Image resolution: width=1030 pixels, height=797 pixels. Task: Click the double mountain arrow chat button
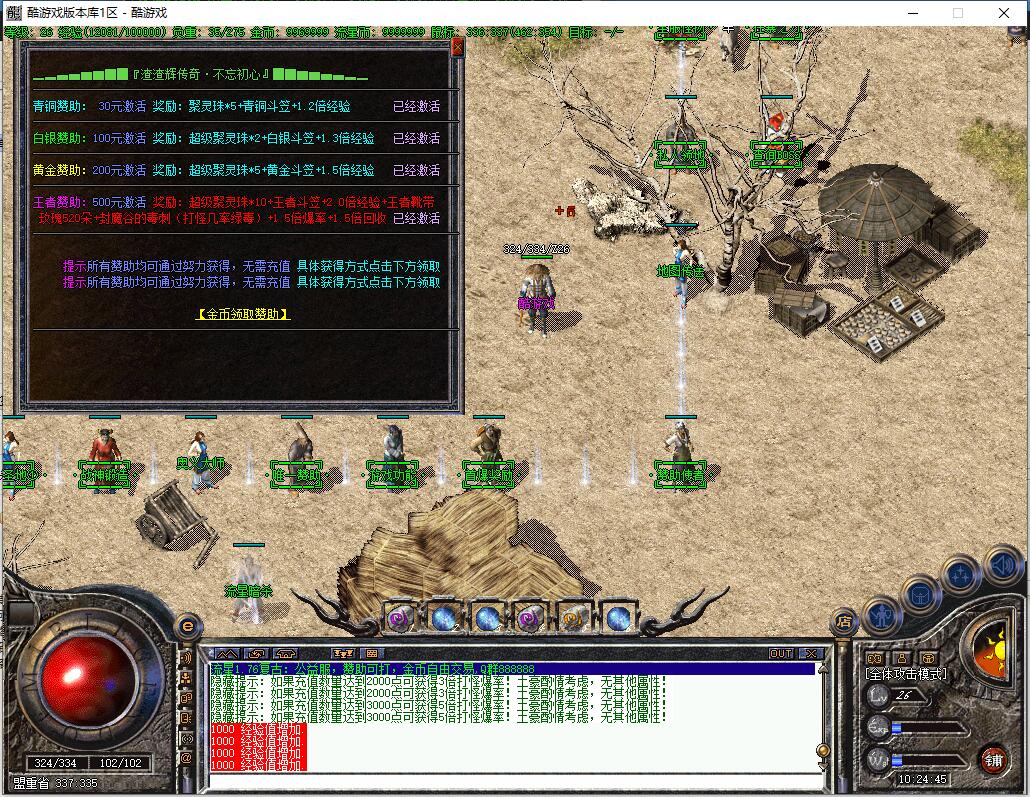[x=227, y=654]
